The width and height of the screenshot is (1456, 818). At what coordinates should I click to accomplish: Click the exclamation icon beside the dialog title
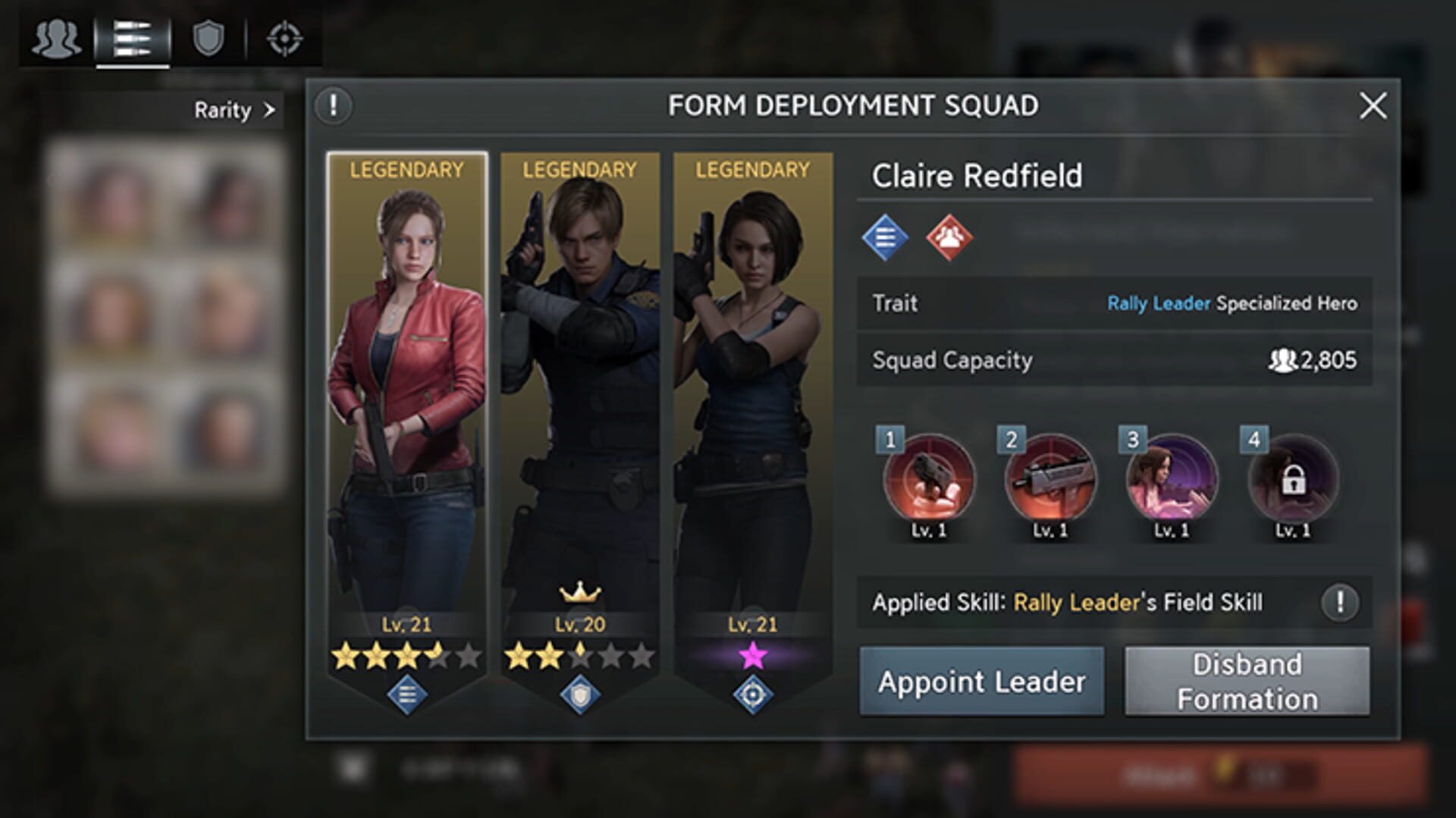tap(332, 105)
